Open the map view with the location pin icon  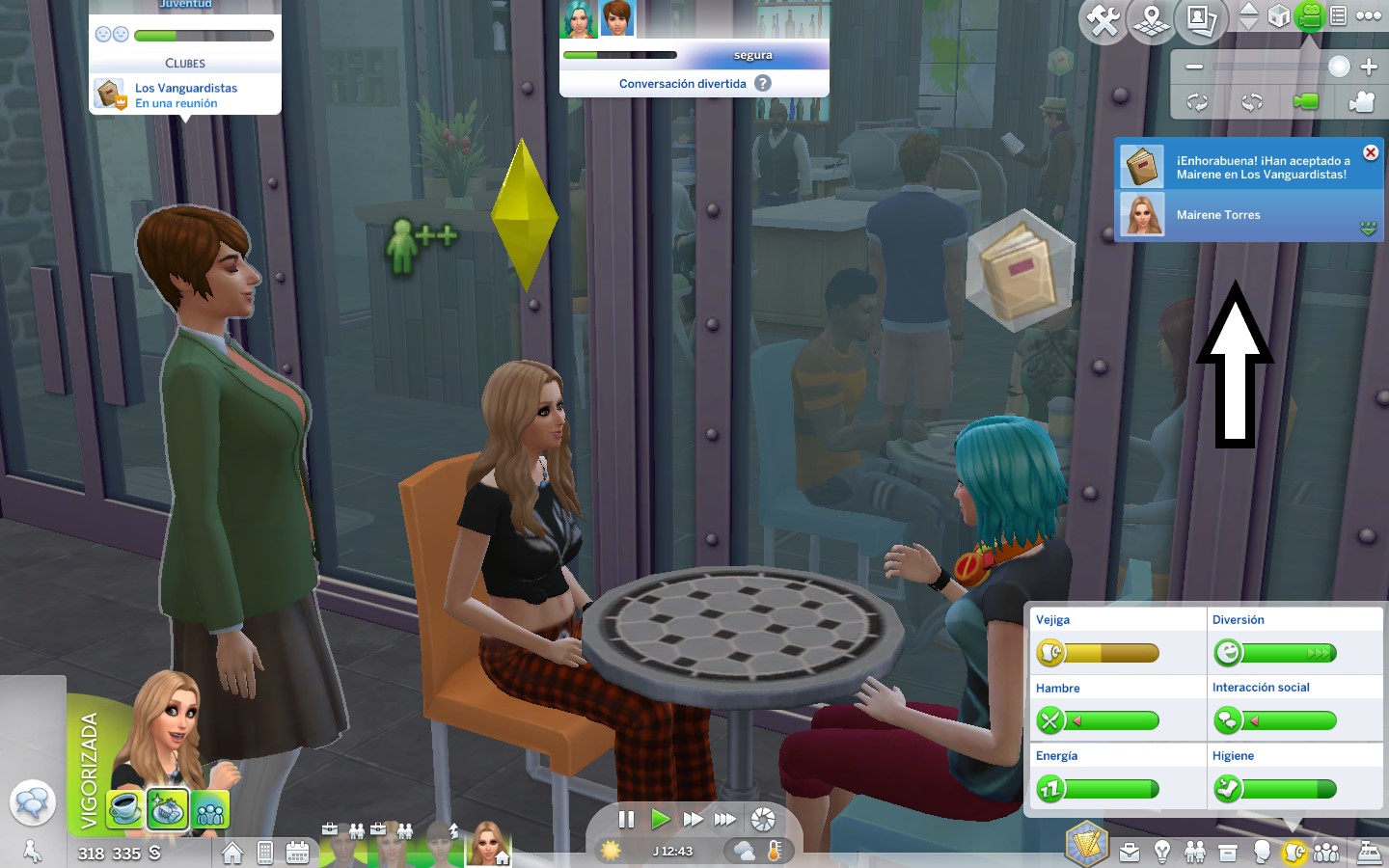1152,19
